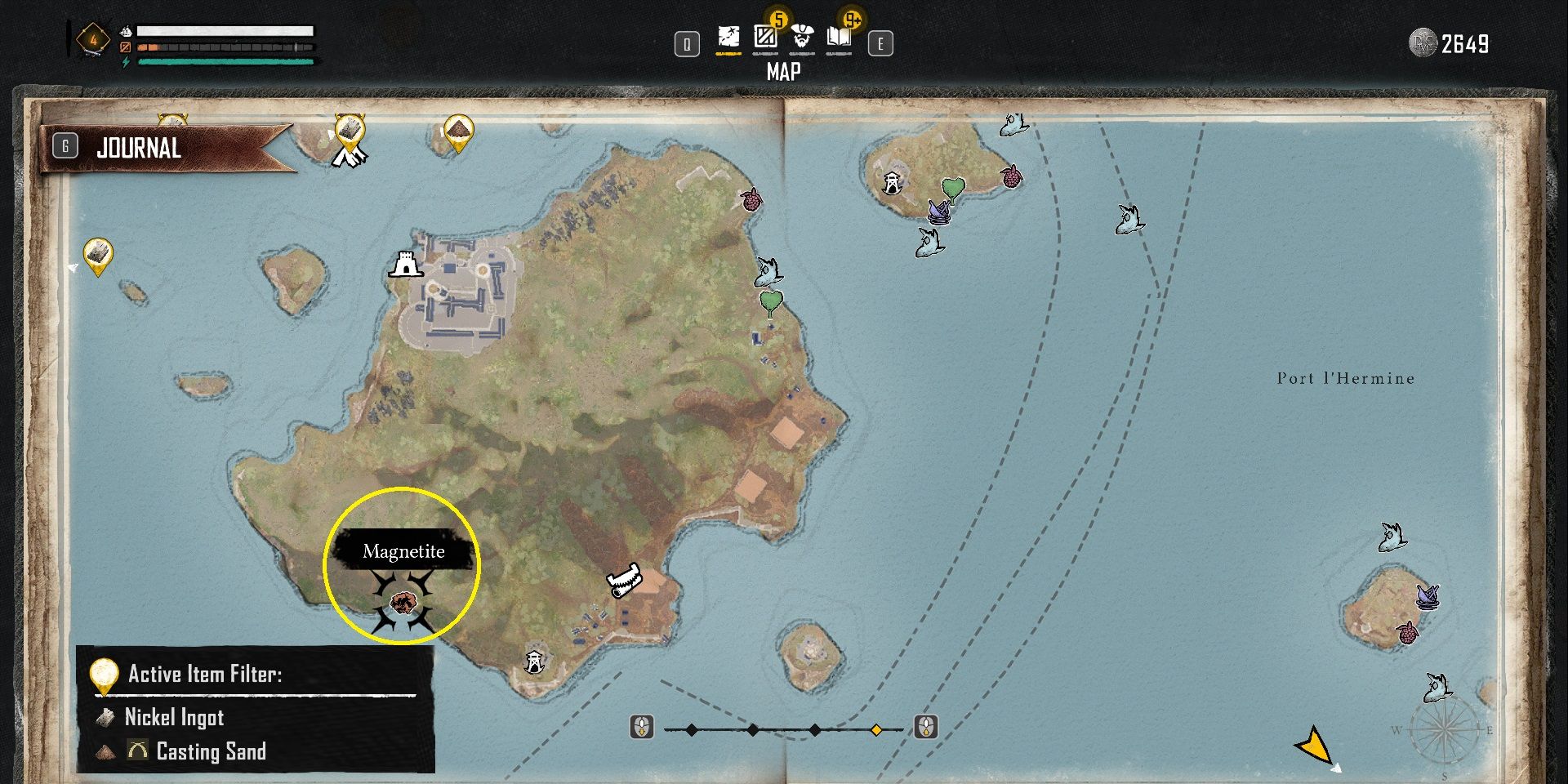This screenshot has width=1568, height=784.
Task: Select the active Map tab icon
Action: tap(728, 37)
